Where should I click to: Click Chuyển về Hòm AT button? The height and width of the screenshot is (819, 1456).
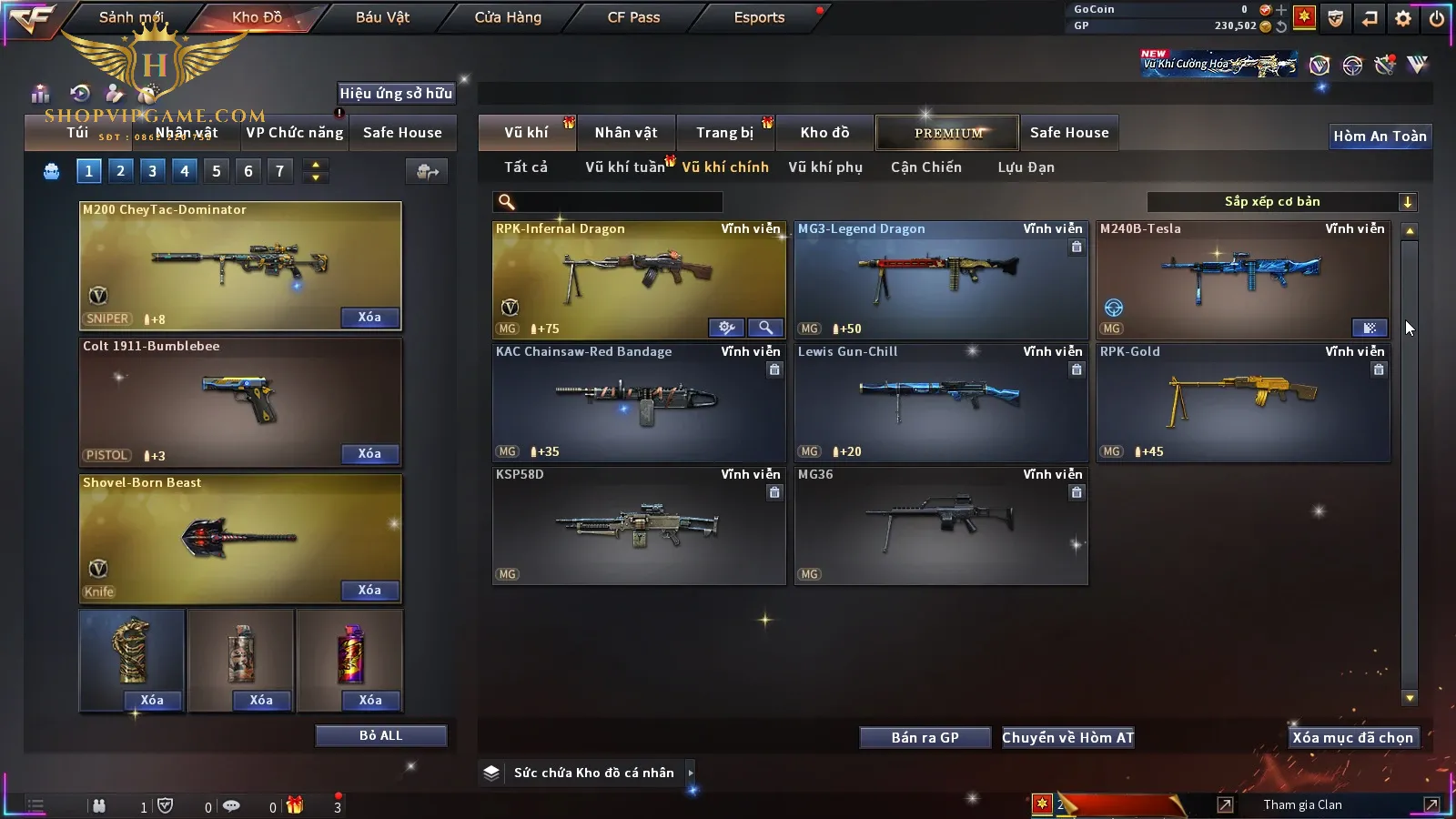click(x=1067, y=737)
